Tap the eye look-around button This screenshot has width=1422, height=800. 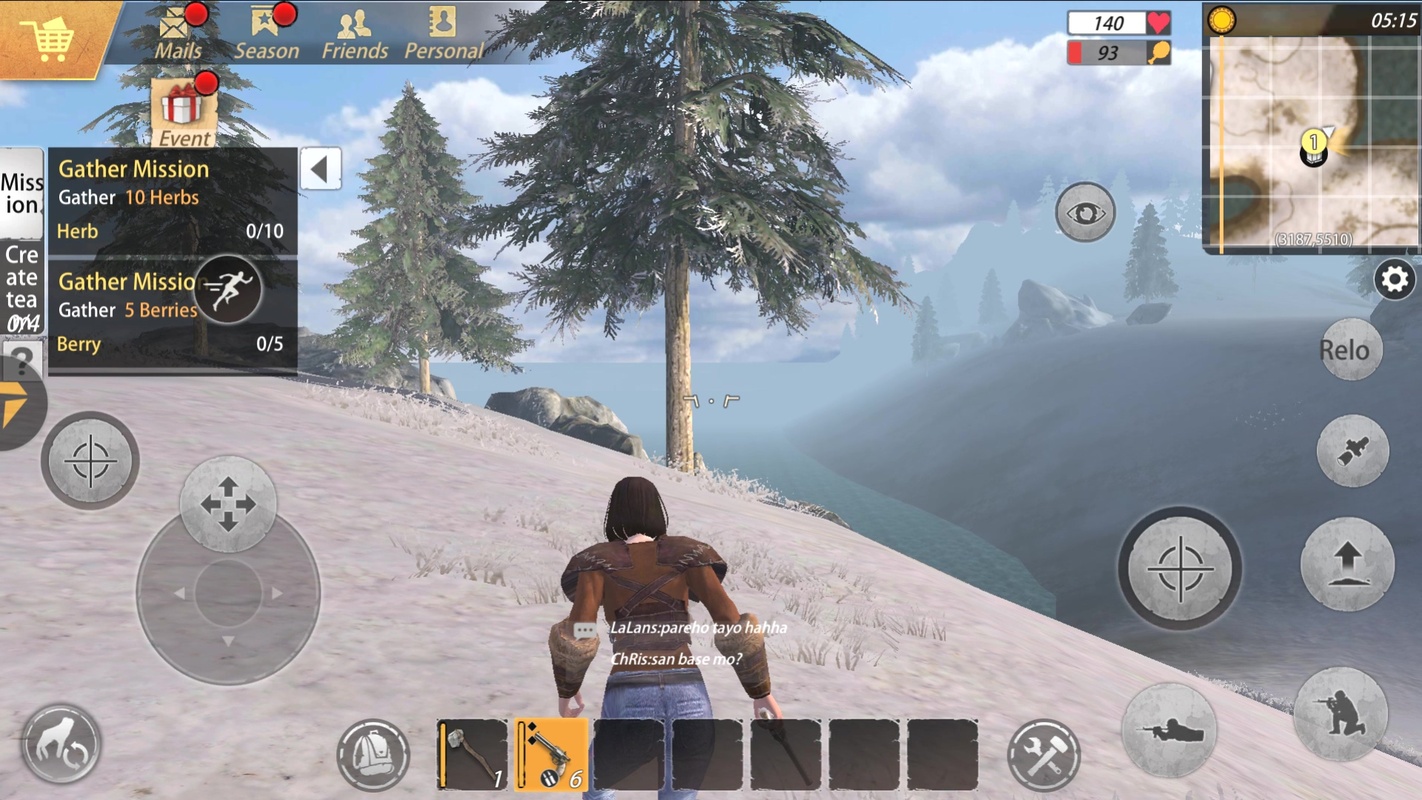click(x=1085, y=213)
